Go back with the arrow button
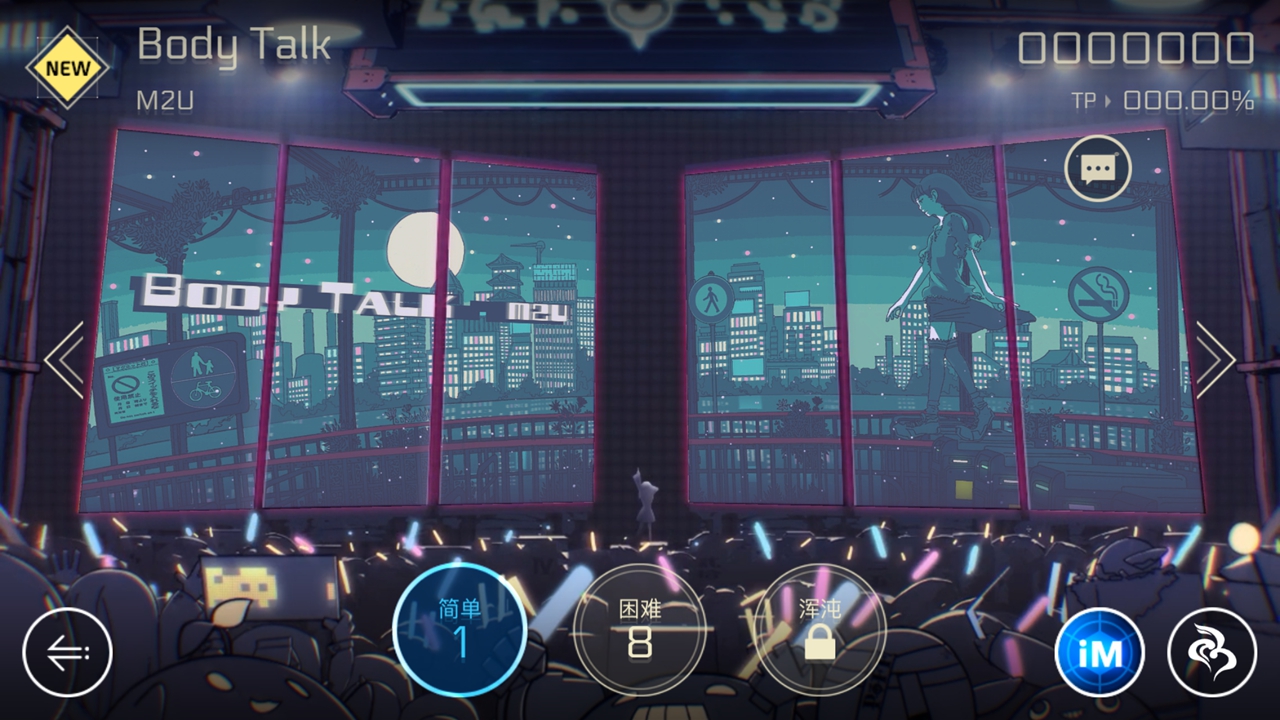Image resolution: width=1280 pixels, height=720 pixels. (67, 653)
